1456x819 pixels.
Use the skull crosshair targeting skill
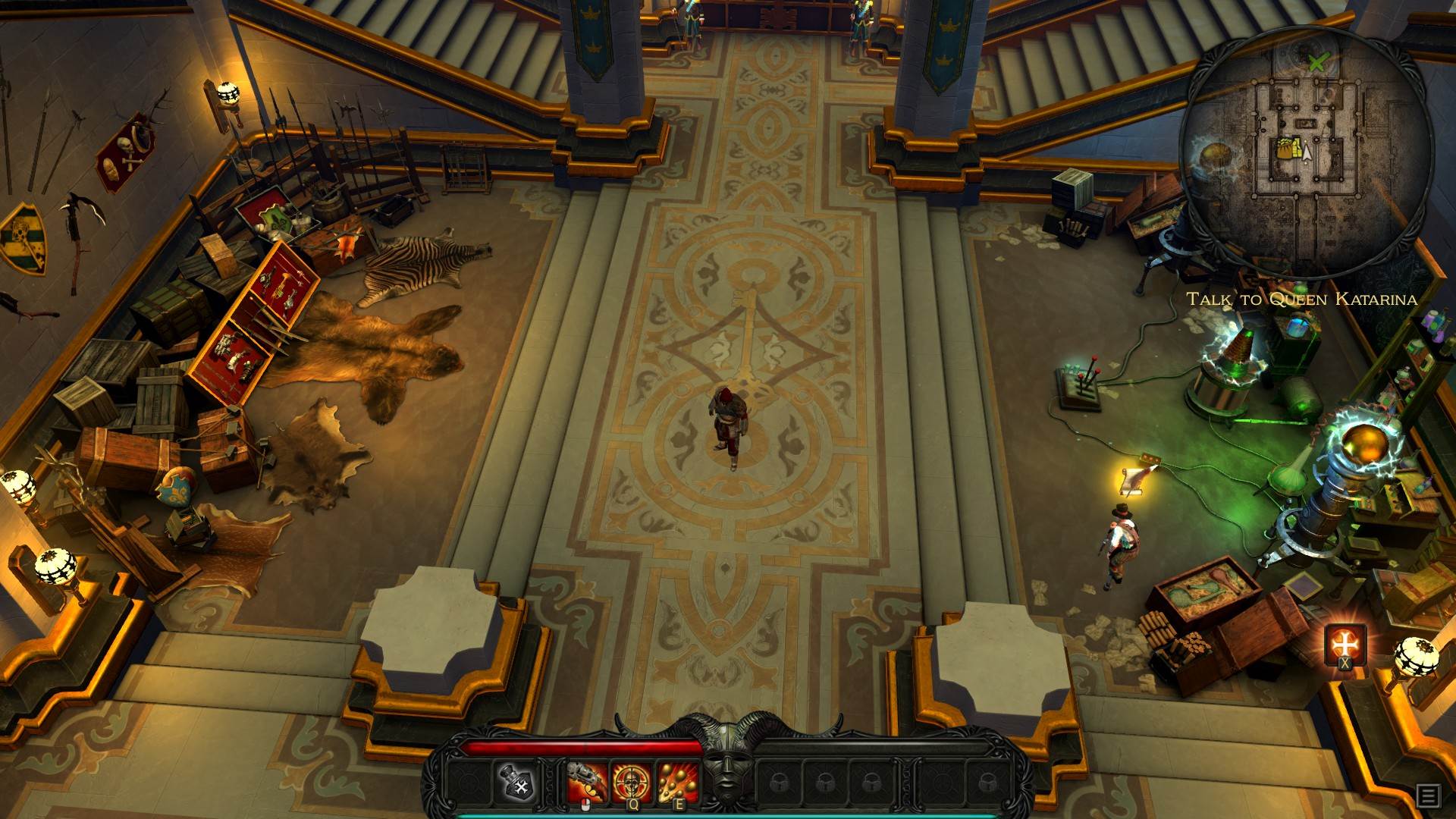click(632, 783)
